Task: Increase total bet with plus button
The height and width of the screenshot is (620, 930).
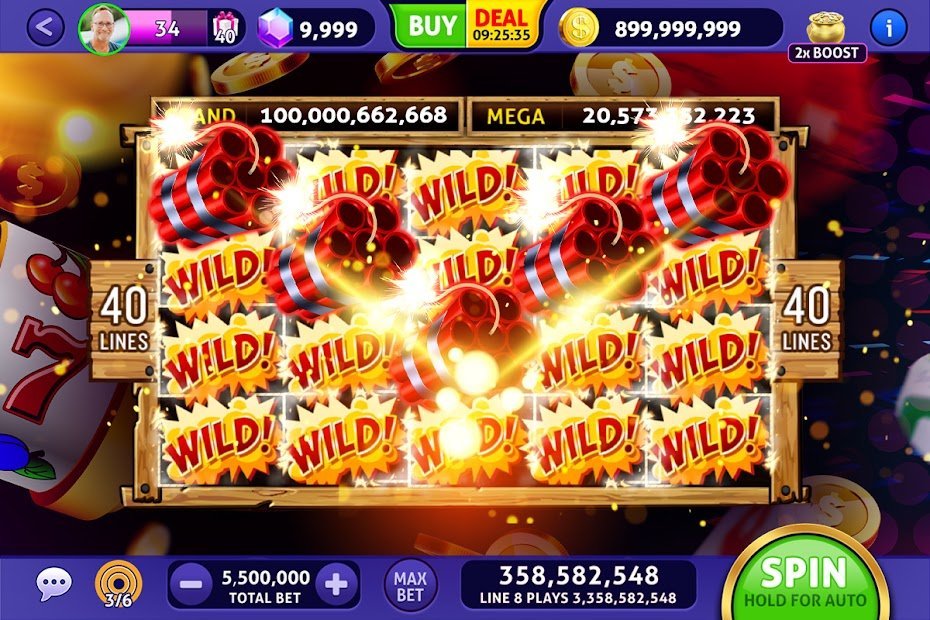Action: (337, 585)
